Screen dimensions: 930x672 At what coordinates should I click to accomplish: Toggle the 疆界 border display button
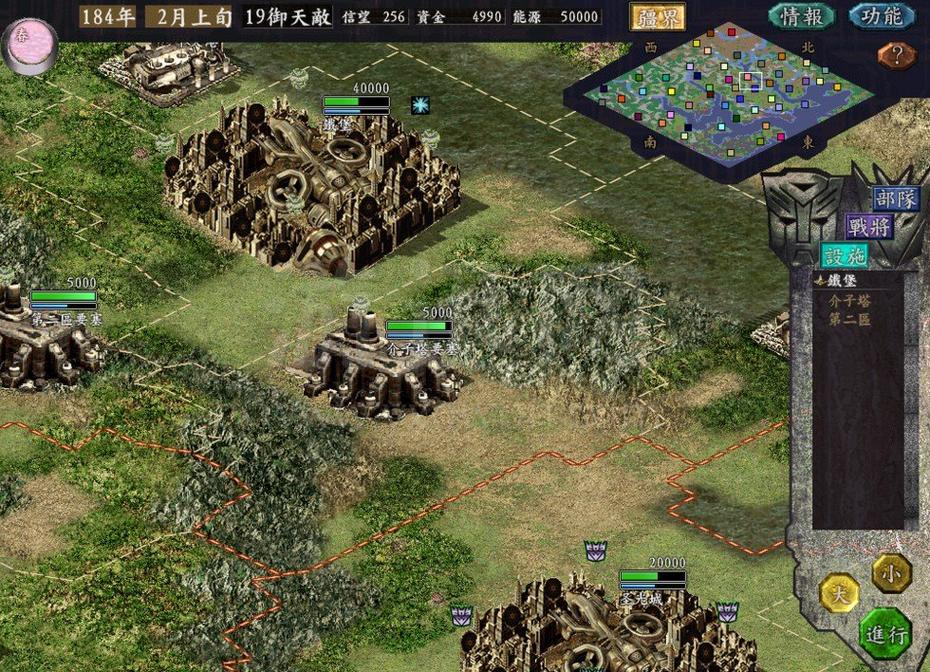(x=656, y=16)
